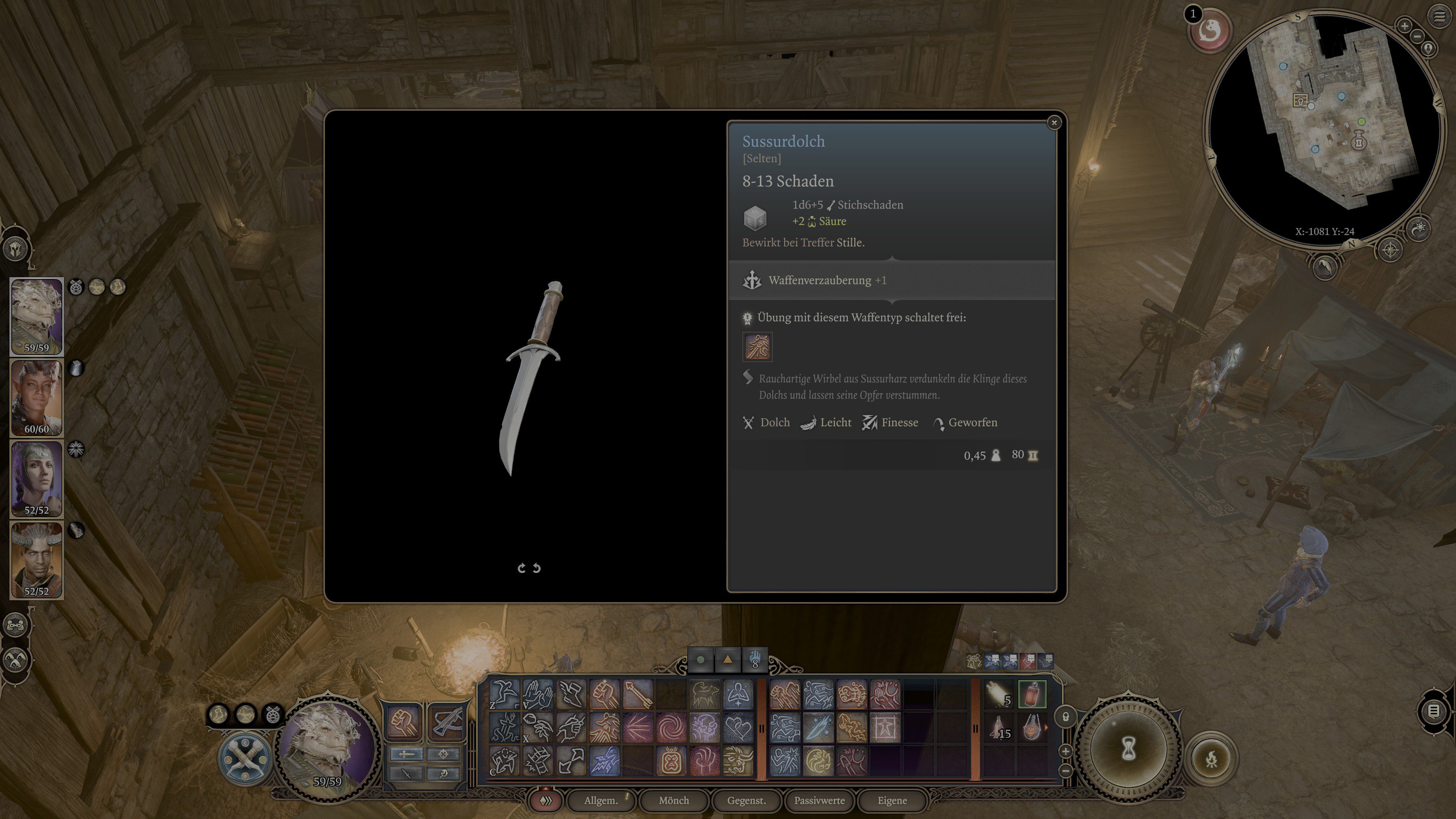Switch to the Allgem. hotbar tab

(x=601, y=800)
